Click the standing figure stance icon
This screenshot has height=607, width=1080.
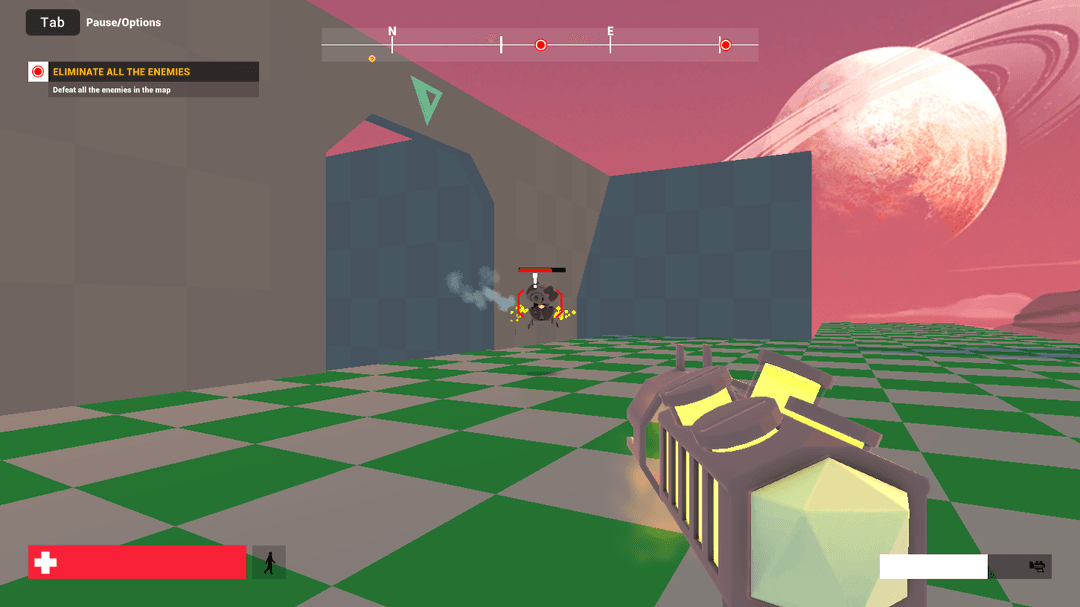click(x=269, y=563)
